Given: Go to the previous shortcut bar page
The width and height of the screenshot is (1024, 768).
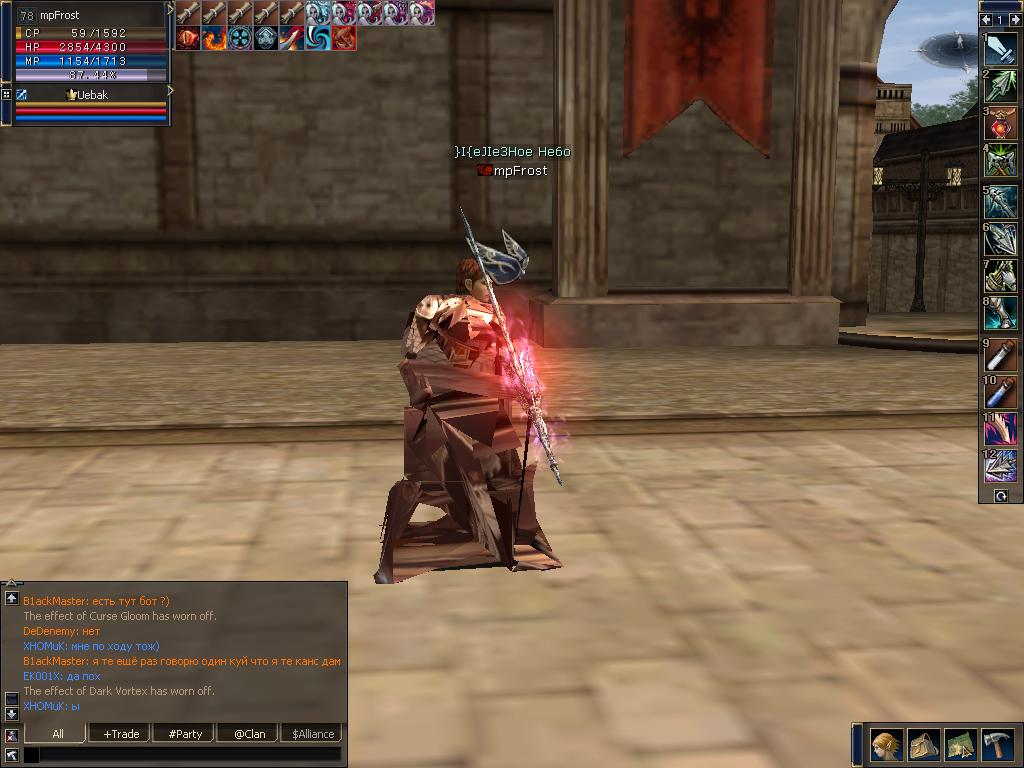Looking at the screenshot, I should [986, 19].
